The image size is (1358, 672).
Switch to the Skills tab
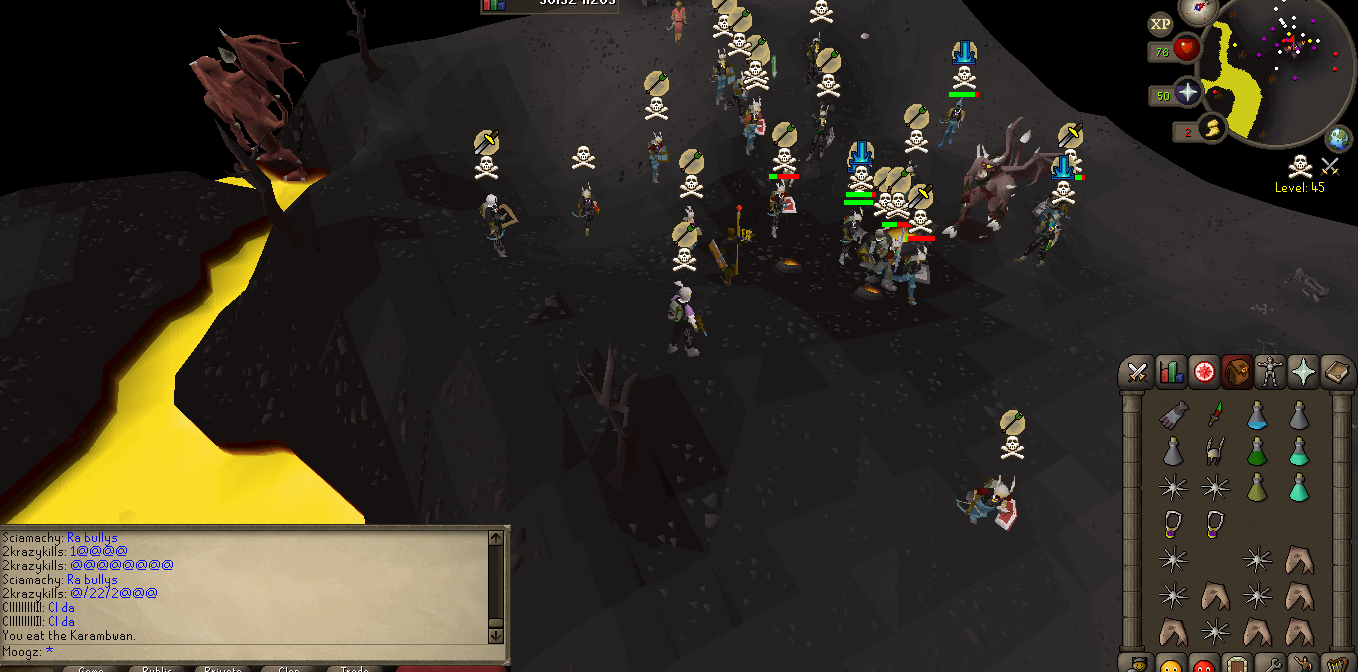click(1170, 373)
